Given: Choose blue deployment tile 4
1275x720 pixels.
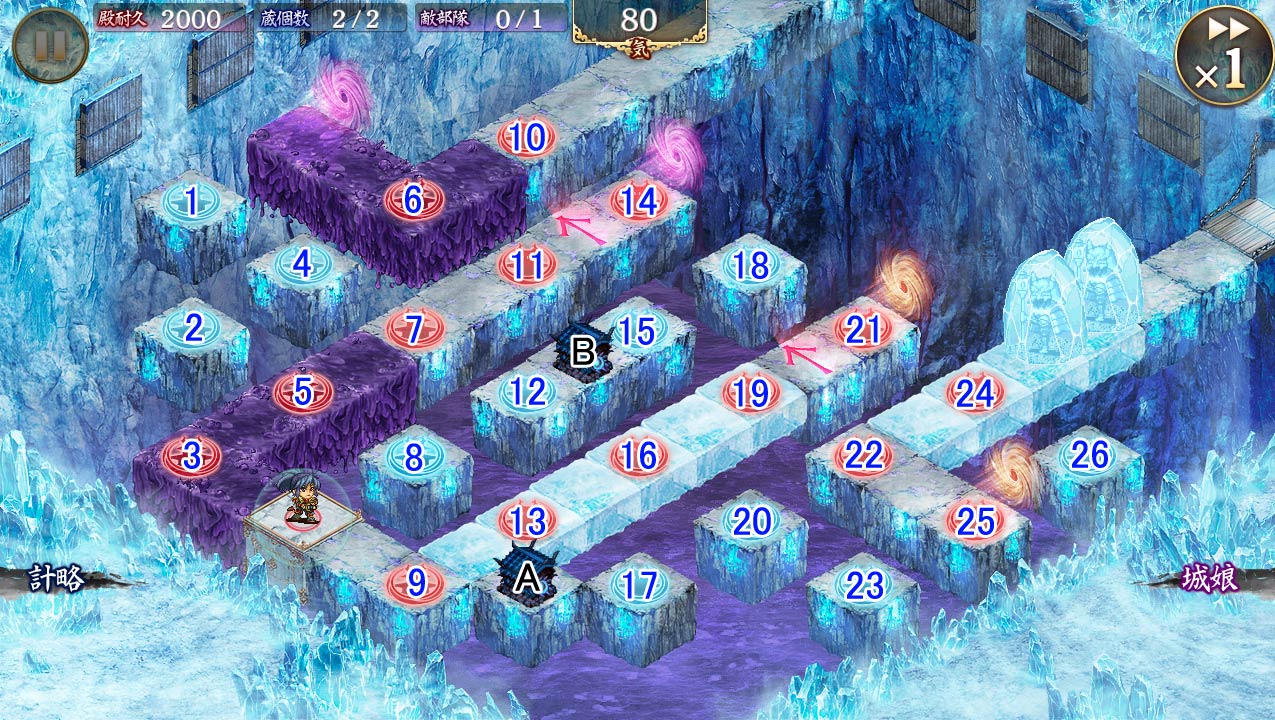Looking at the screenshot, I should coord(302,264).
